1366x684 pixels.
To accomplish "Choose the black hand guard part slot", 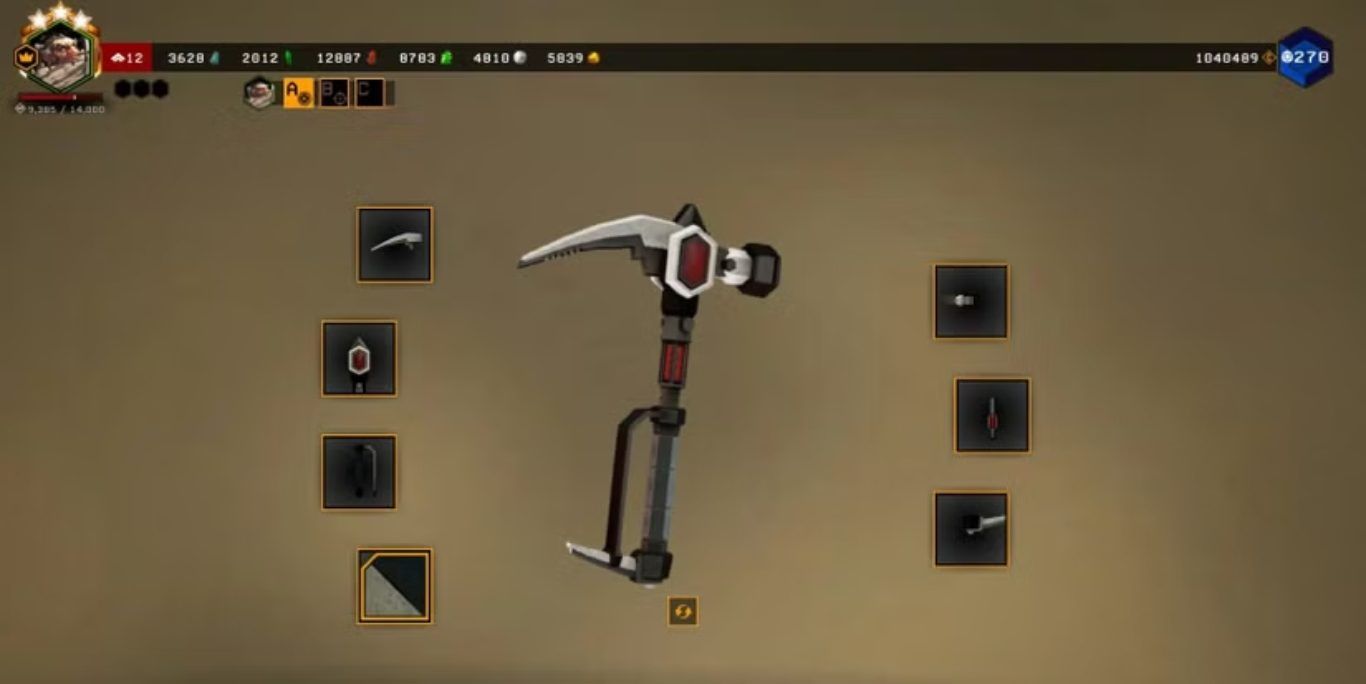I will click(359, 472).
